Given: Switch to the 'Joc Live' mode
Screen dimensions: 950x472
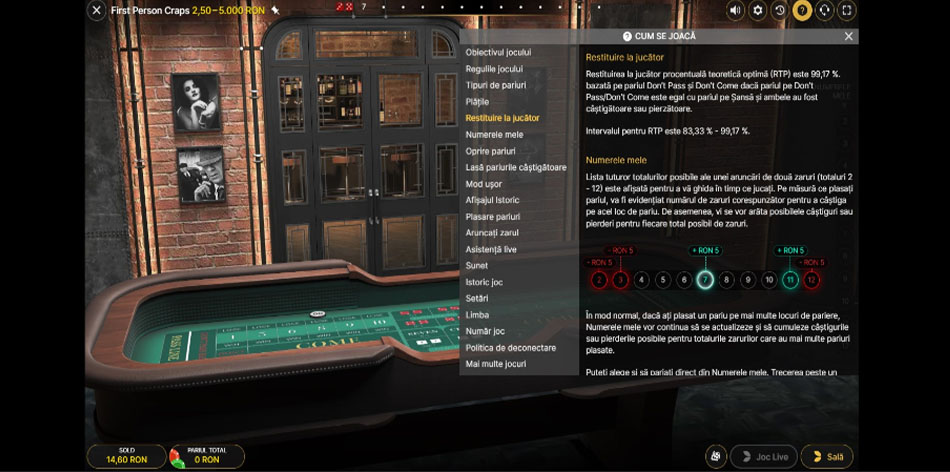Looking at the screenshot, I should (x=764, y=457).
